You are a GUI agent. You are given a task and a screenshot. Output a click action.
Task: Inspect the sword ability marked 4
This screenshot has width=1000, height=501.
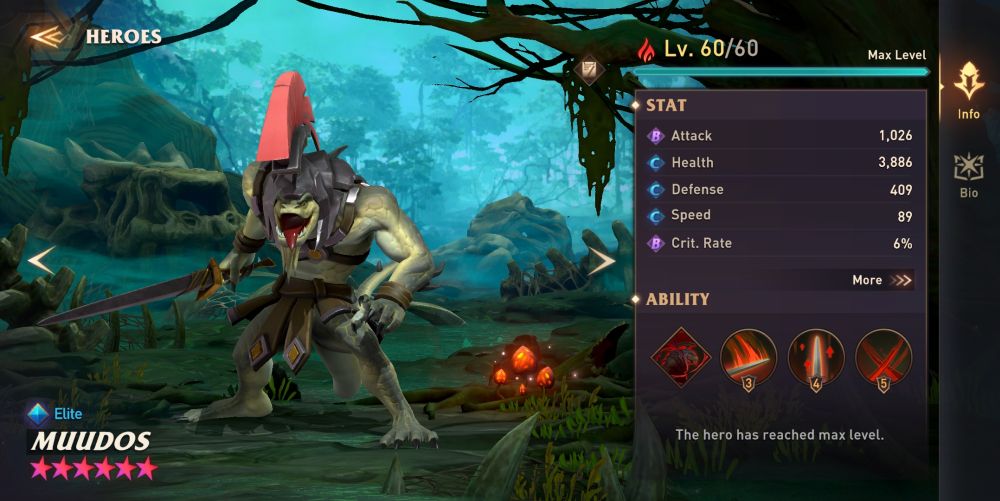816,356
